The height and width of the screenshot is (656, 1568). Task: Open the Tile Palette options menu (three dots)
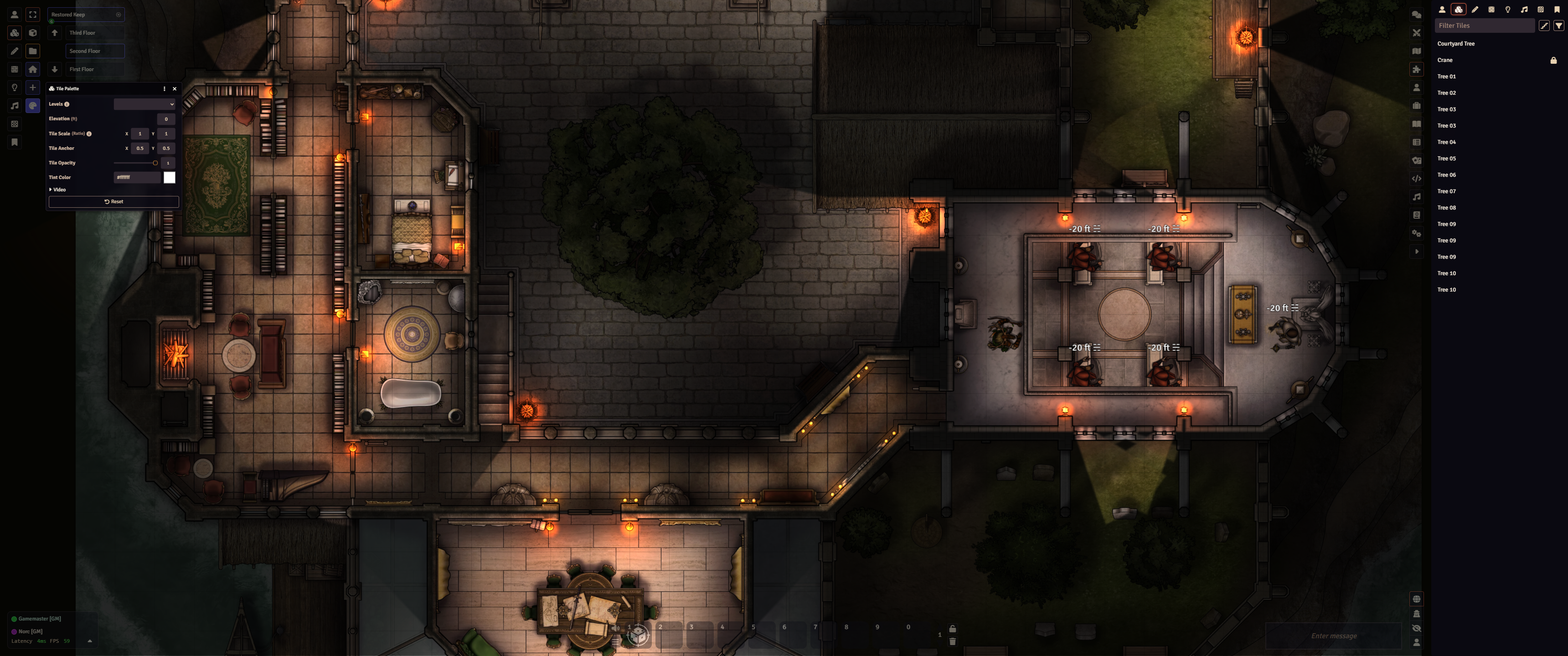pos(164,88)
